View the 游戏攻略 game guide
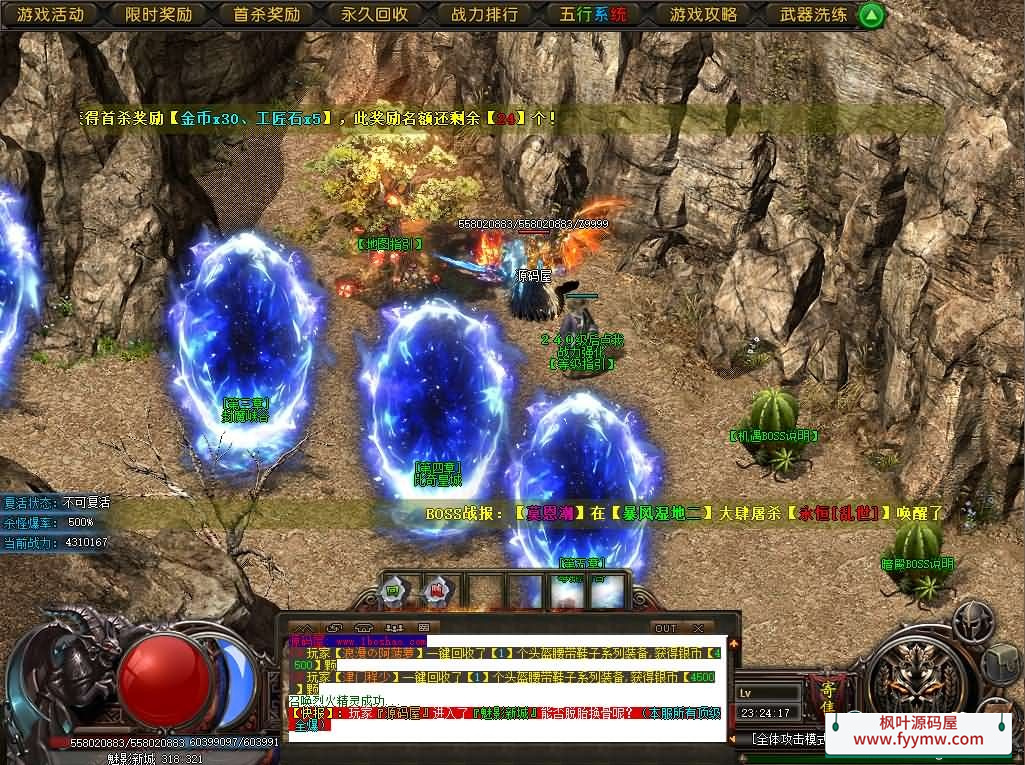 click(x=703, y=15)
